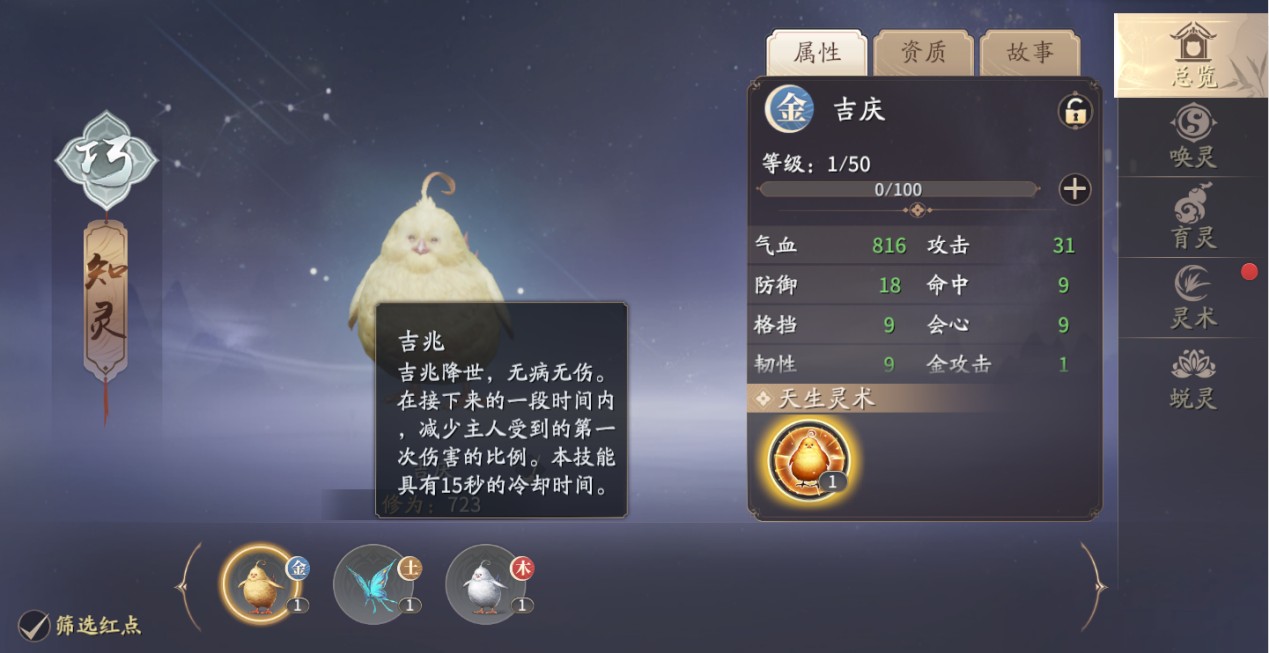This screenshot has height=653, width=1269.
Task: Click the left arrow of the spirit list
Action: click(x=189, y=586)
